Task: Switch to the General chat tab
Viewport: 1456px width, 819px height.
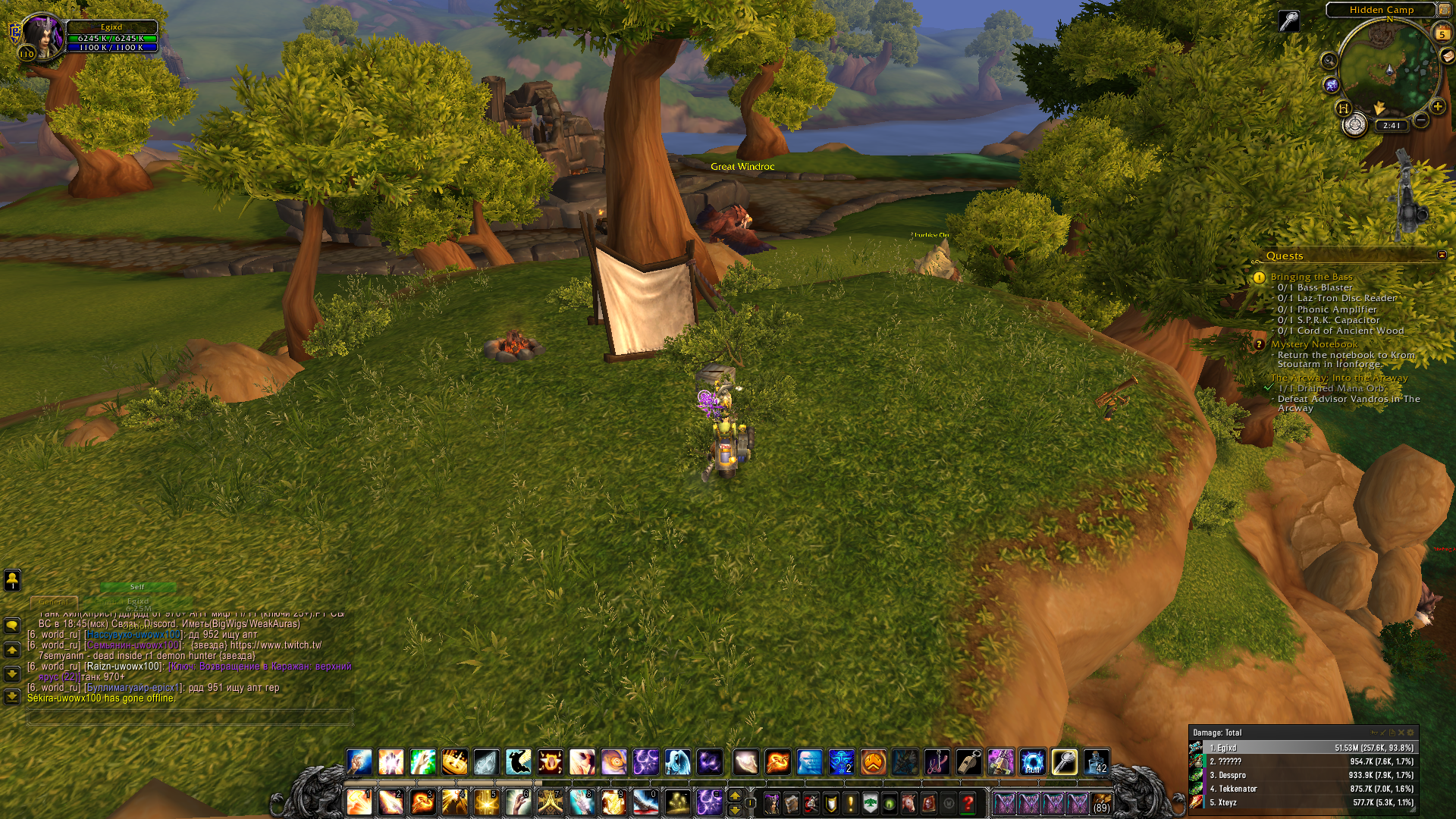Action: tap(54, 602)
